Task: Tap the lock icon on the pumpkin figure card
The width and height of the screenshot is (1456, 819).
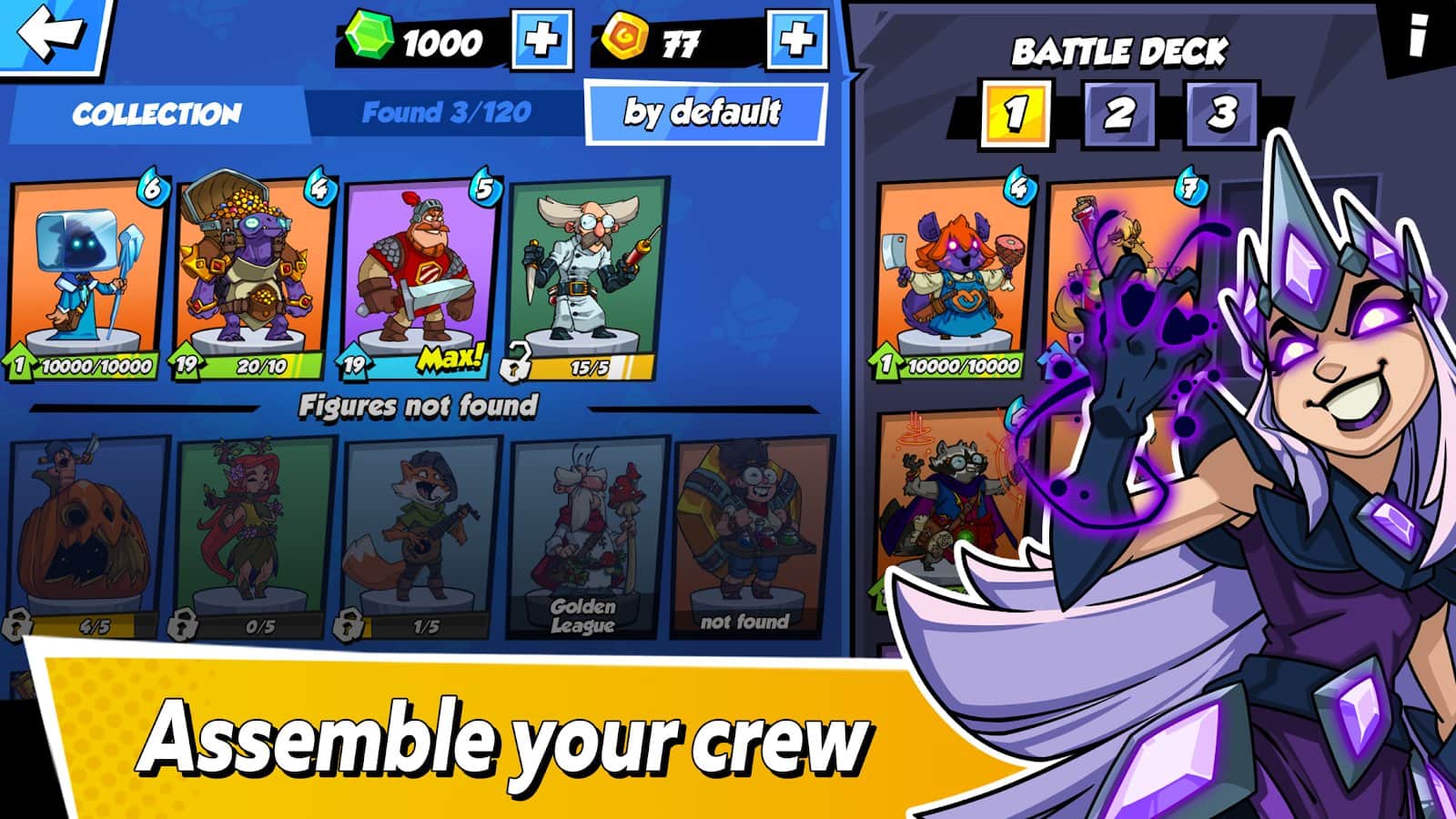Action: (20, 624)
